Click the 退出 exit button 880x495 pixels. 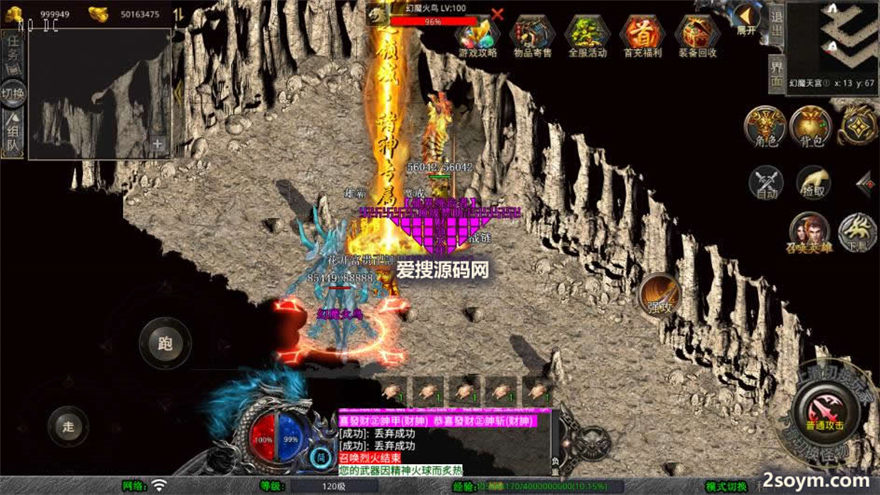click(776, 24)
